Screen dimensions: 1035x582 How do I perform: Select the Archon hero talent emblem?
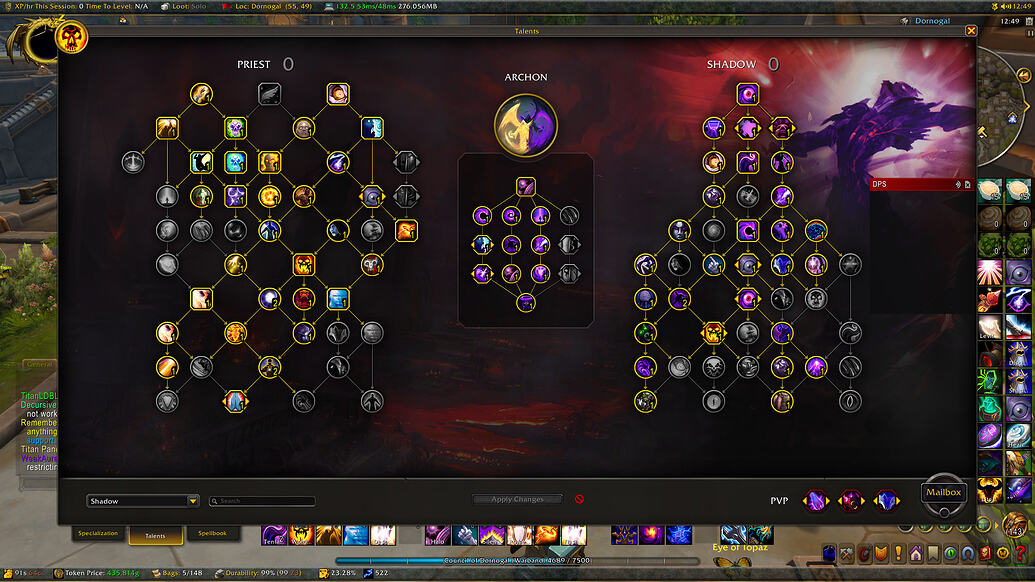(526, 125)
